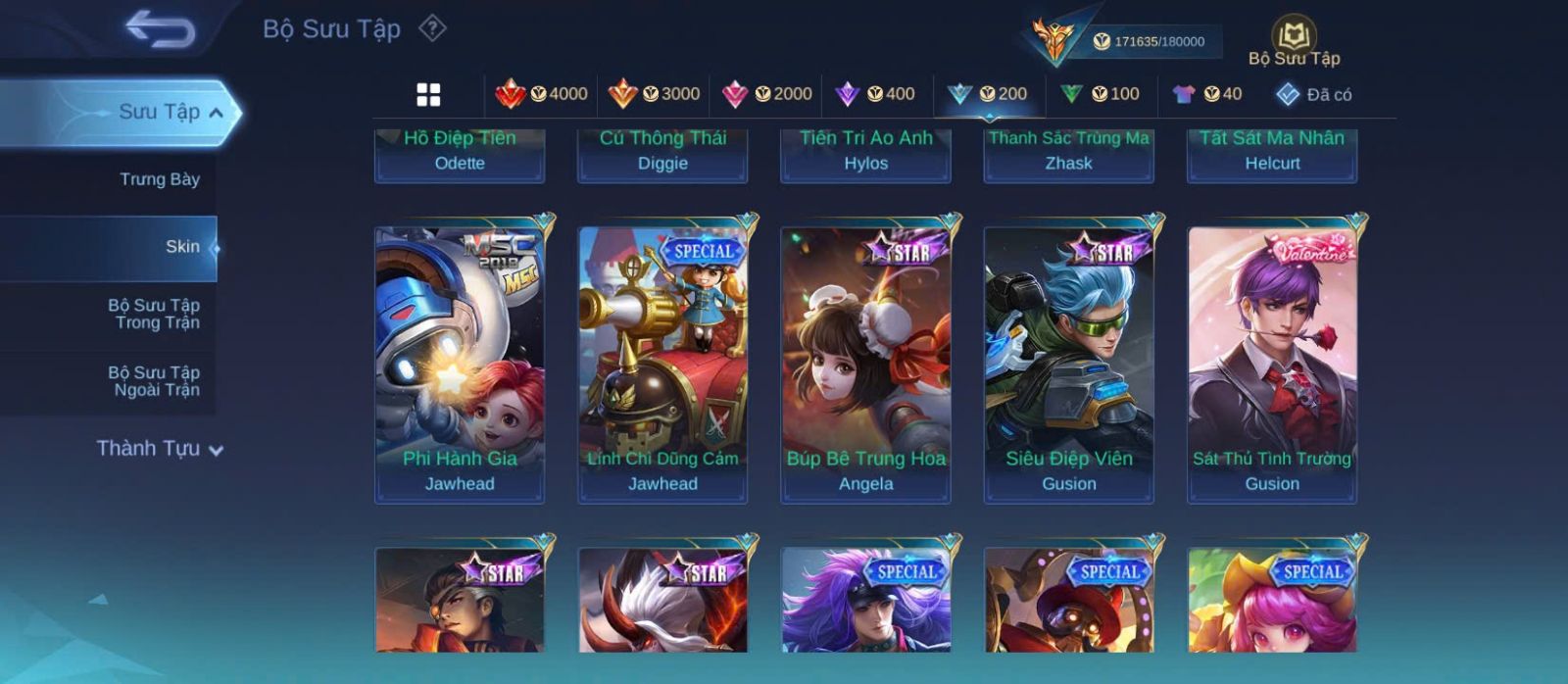The image size is (1568, 684).
Task: View Gusion's Sát Thủ Tình Trường skin
Action: pos(1272,365)
